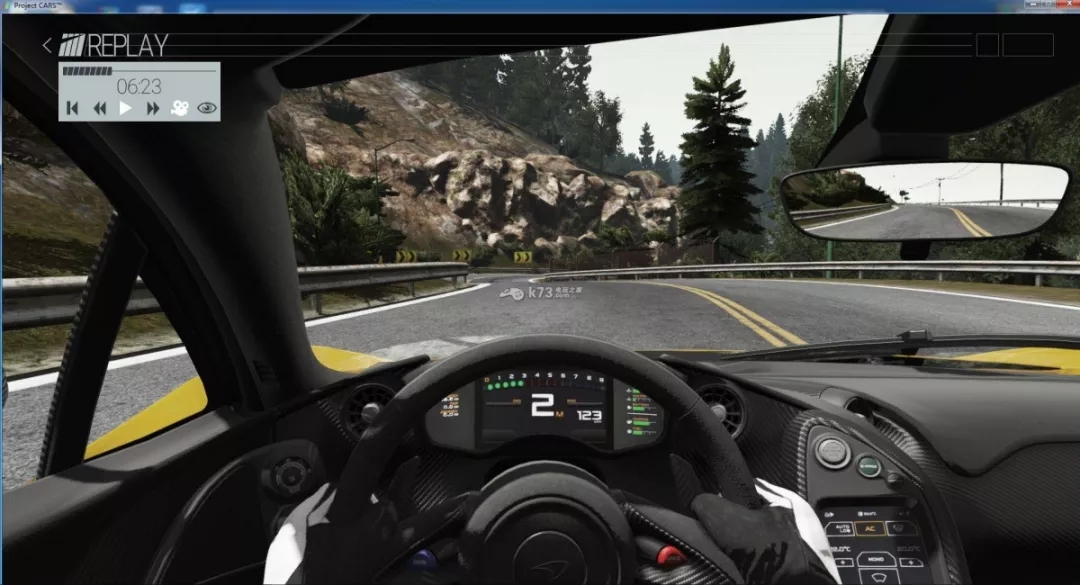This screenshot has width=1080, height=585.
Task: Fast-forward the replay
Action: 153,108
